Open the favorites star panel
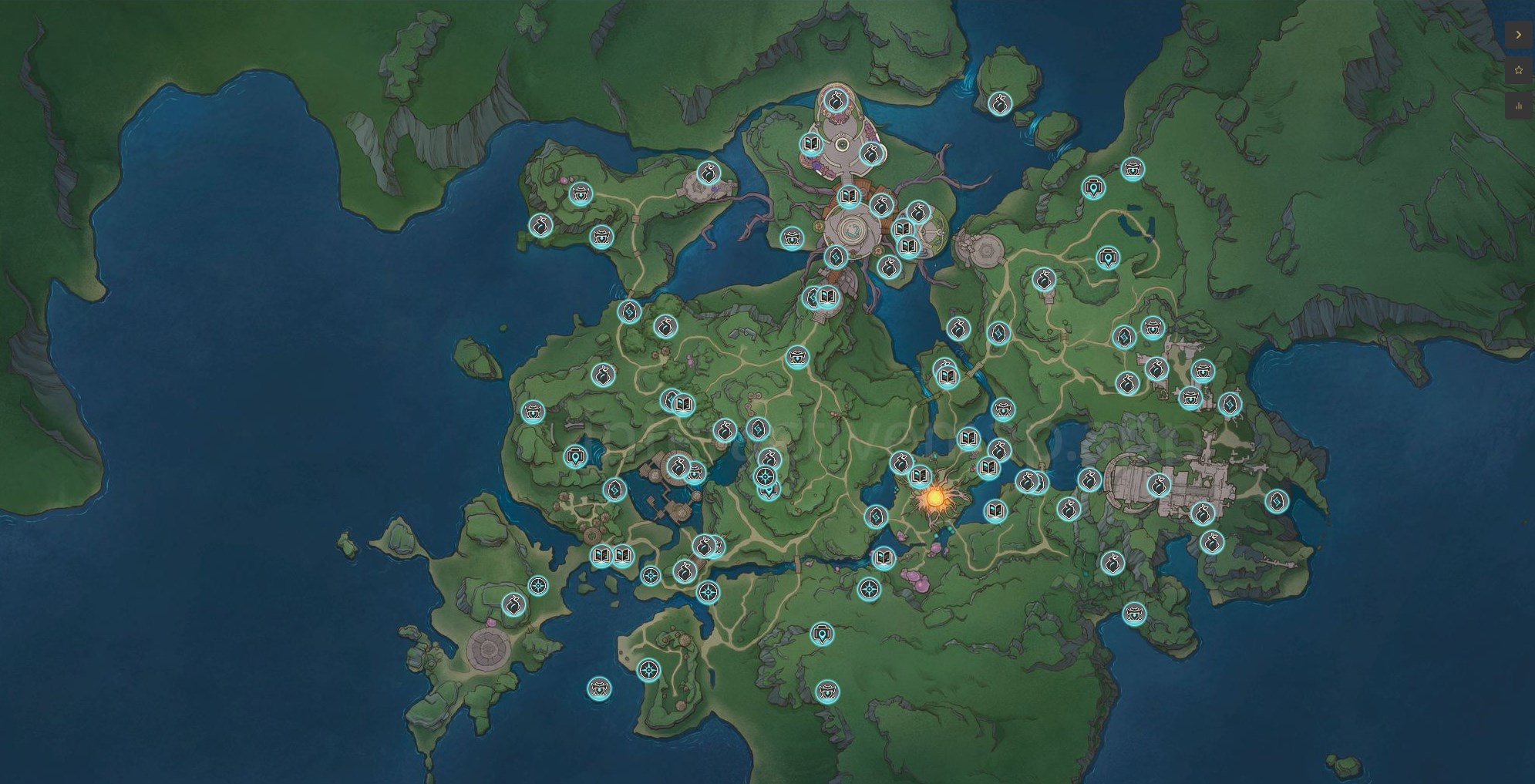This screenshot has width=1535, height=784. (1518, 68)
